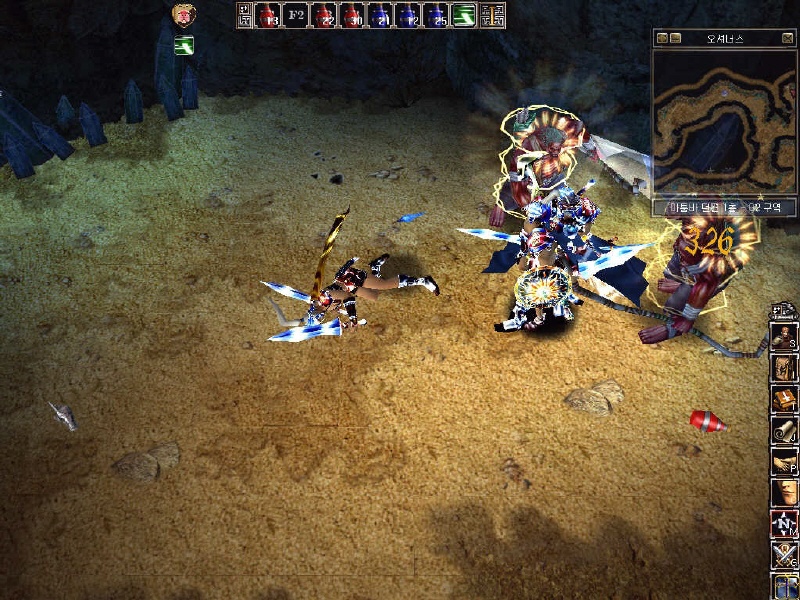Screen dimensions: 800x600
Task: Use the red potion with count 22
Action: [324, 15]
